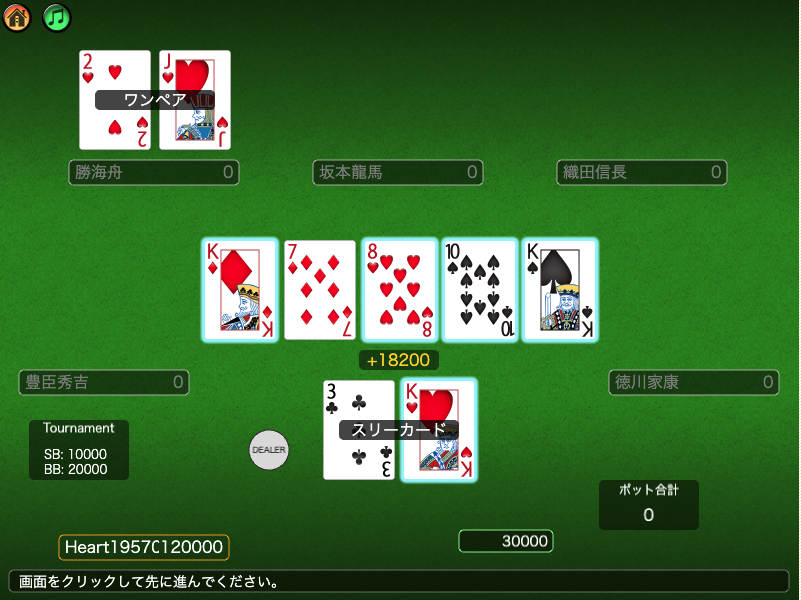Open the home menu icon

coord(17,18)
